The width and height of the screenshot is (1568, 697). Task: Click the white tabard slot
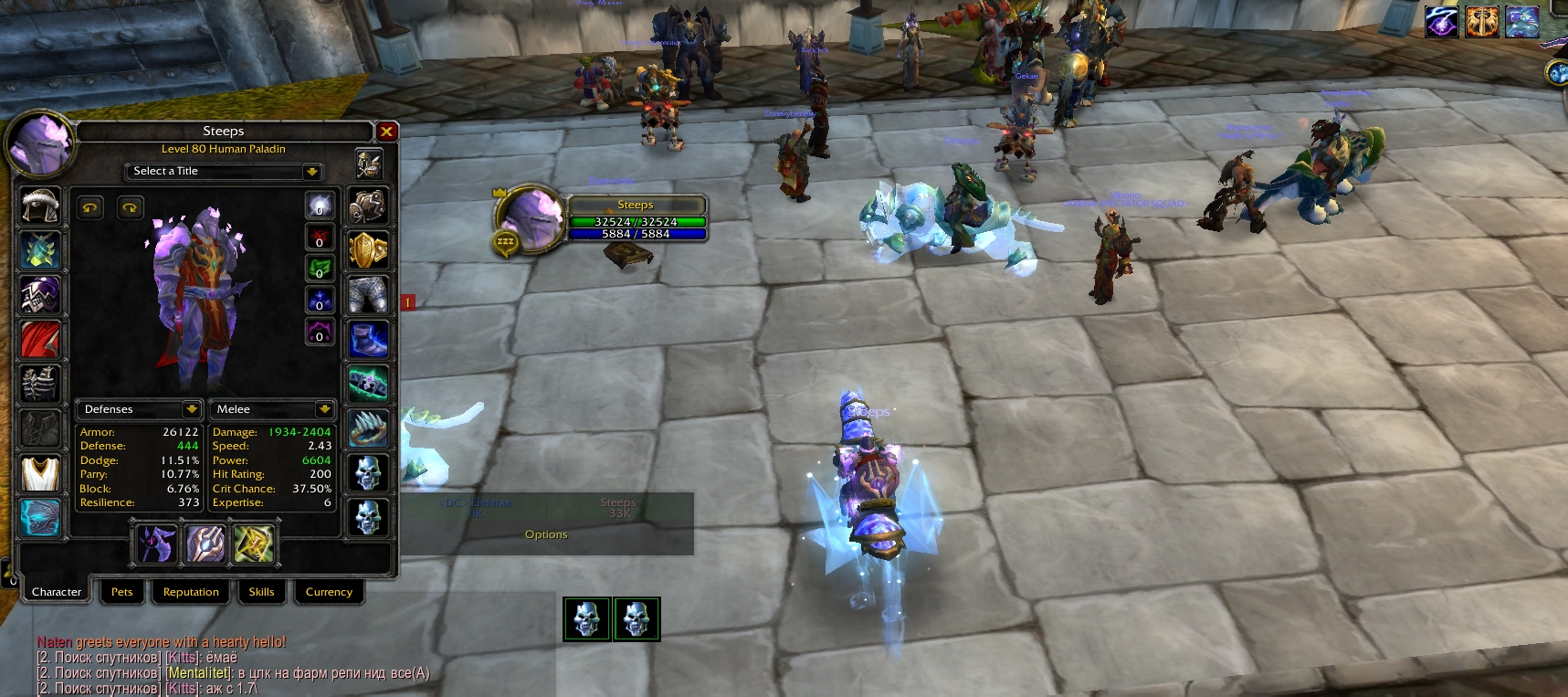40,473
